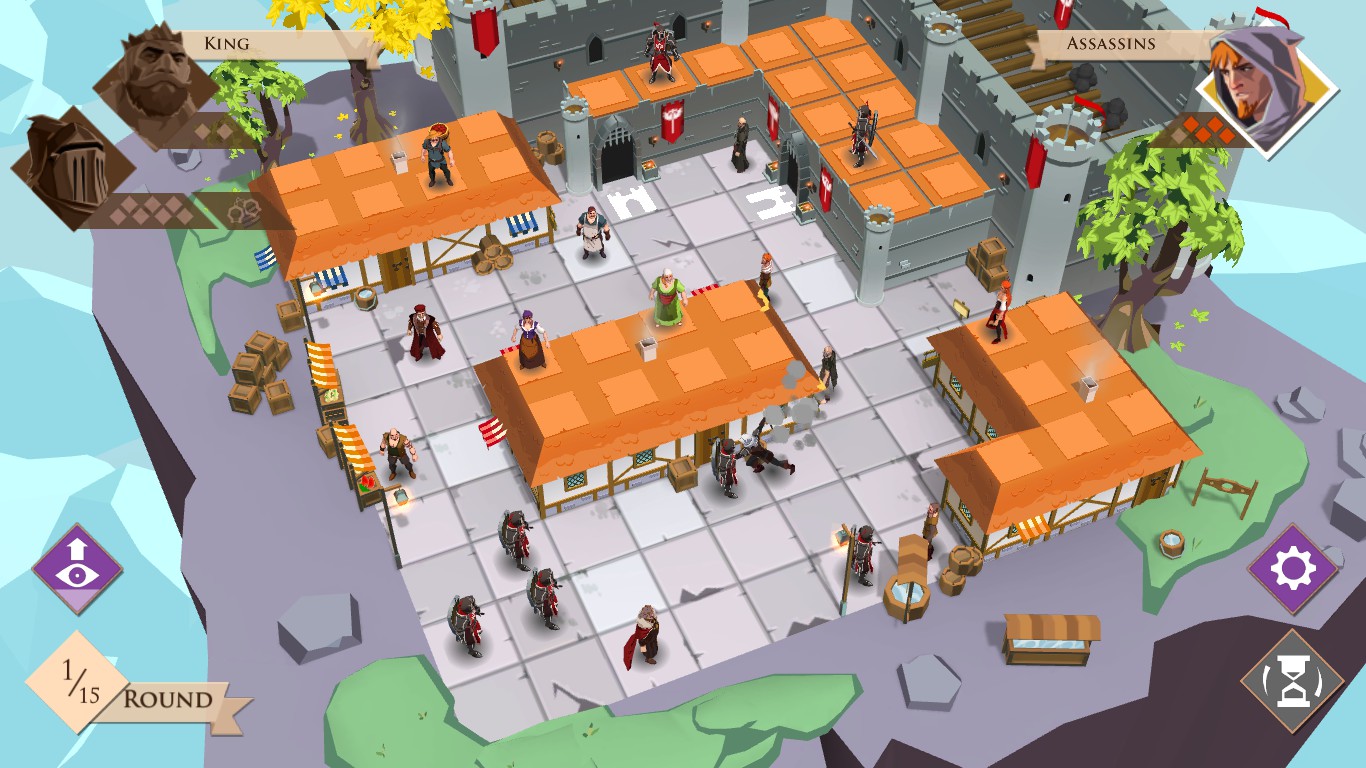The width and height of the screenshot is (1366, 768).
Task: Click the 1/15 round counter
Action: (x=82, y=678)
